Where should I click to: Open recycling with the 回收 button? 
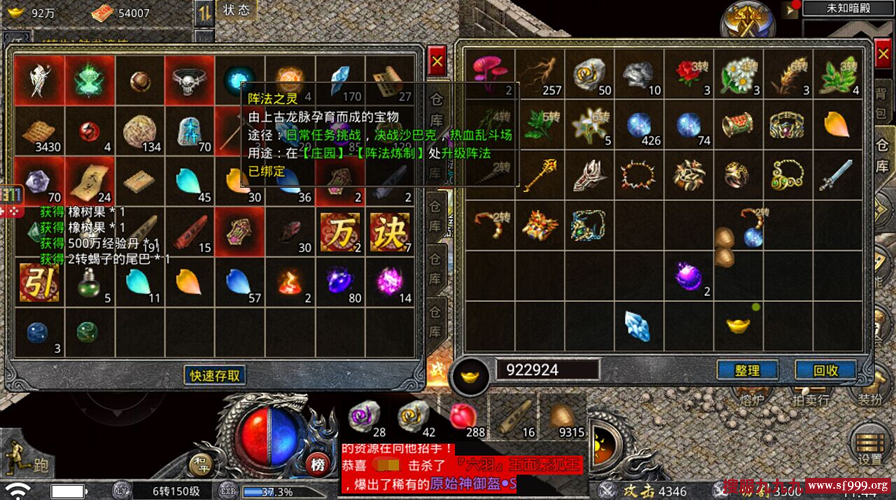click(x=825, y=370)
